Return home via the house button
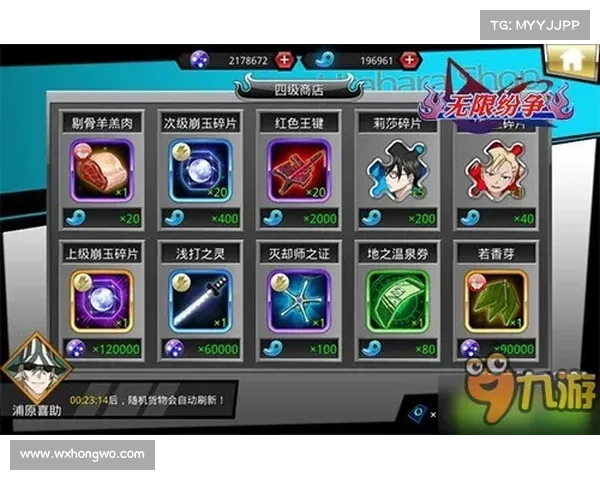Image resolution: width=600 pixels, height=480 pixels. click(x=568, y=59)
